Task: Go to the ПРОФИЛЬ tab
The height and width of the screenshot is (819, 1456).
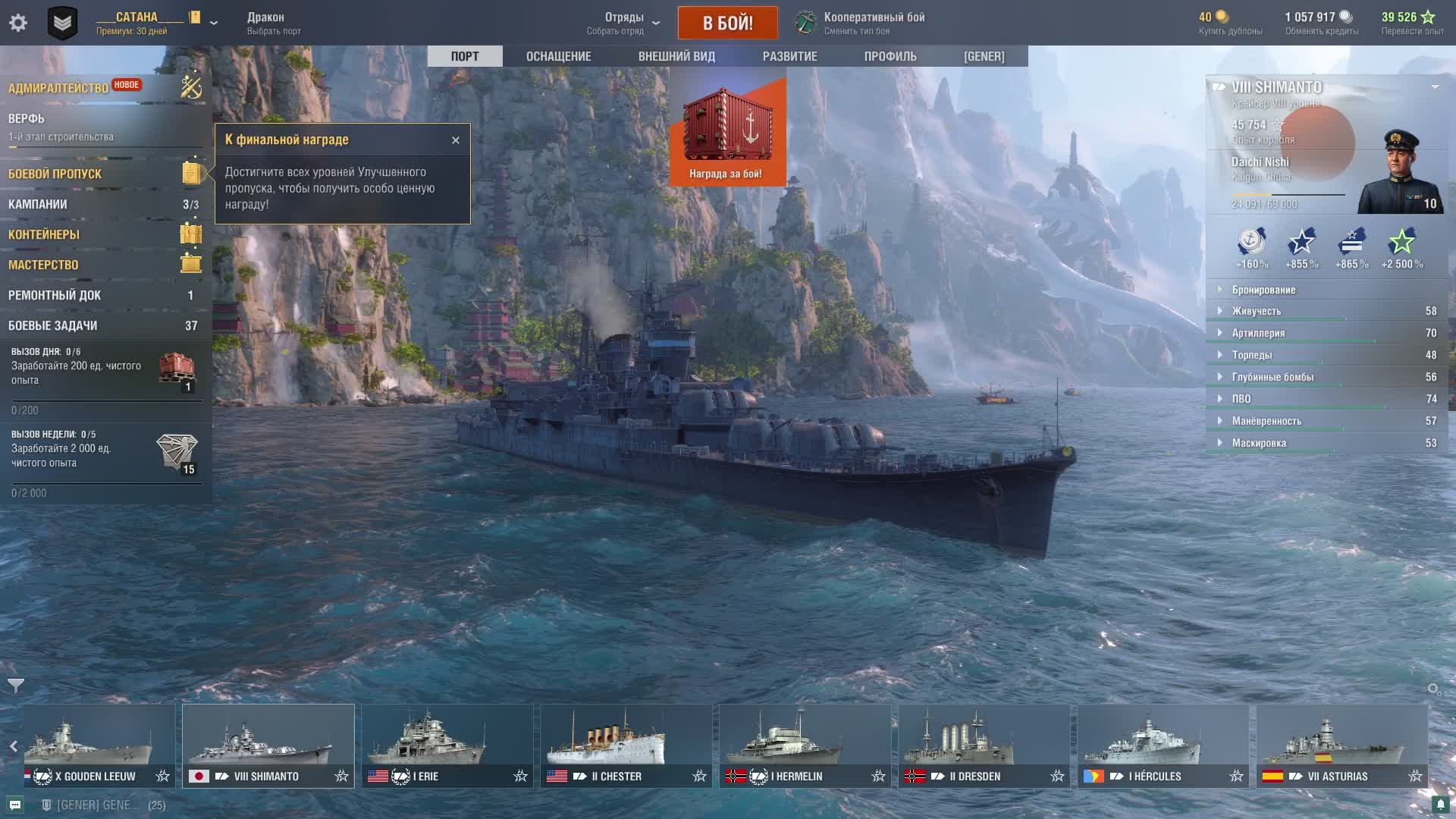Action: [890, 56]
